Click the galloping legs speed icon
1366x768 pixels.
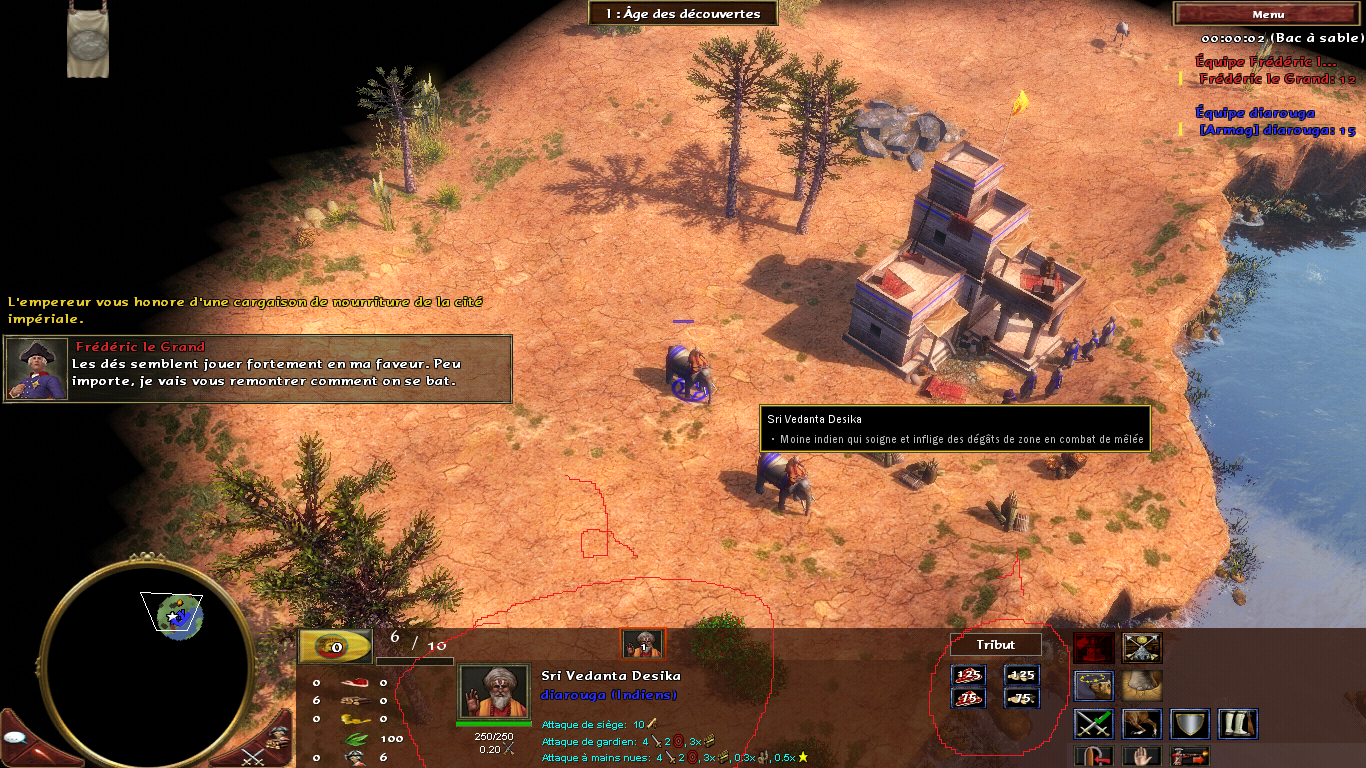[1142, 723]
